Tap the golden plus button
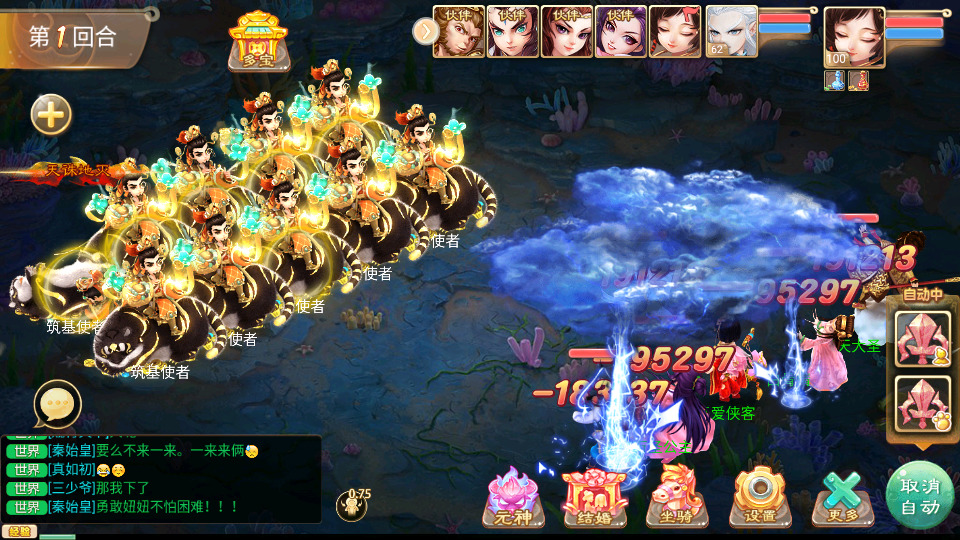This screenshot has height=540, width=960. pyautogui.click(x=51, y=115)
